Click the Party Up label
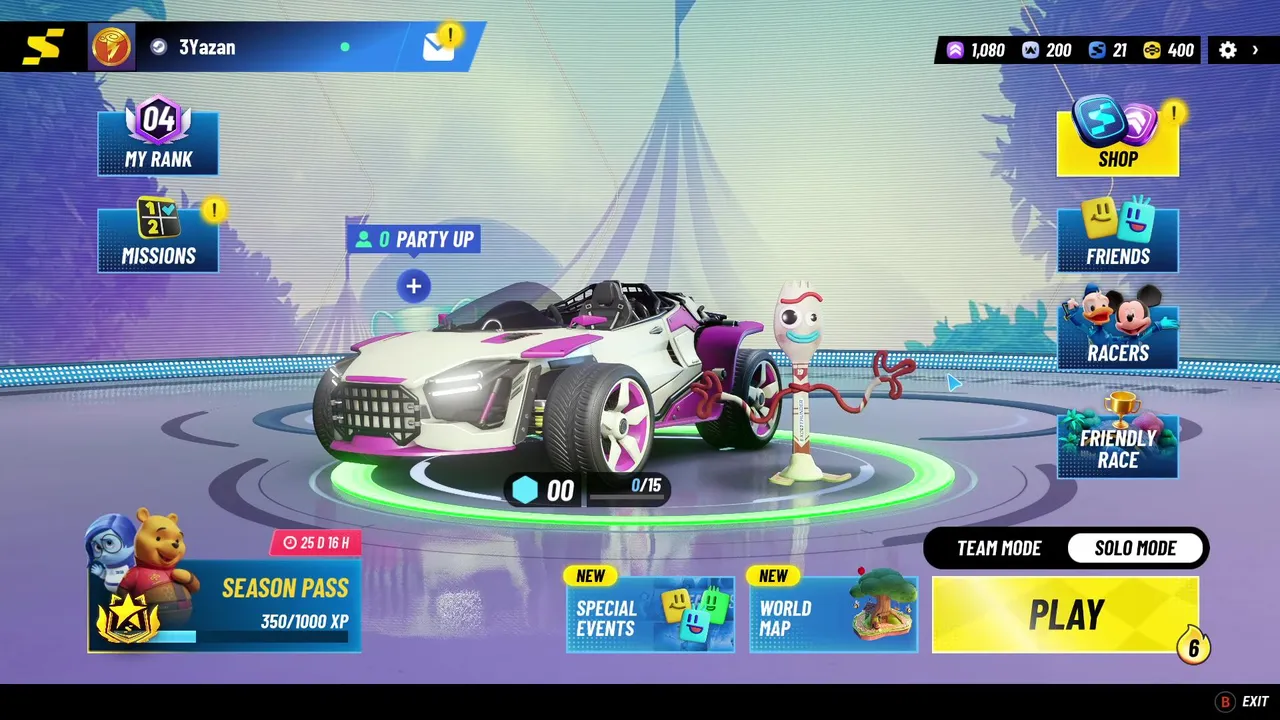Screen dimensions: 1280x720 pyautogui.click(x=414, y=240)
